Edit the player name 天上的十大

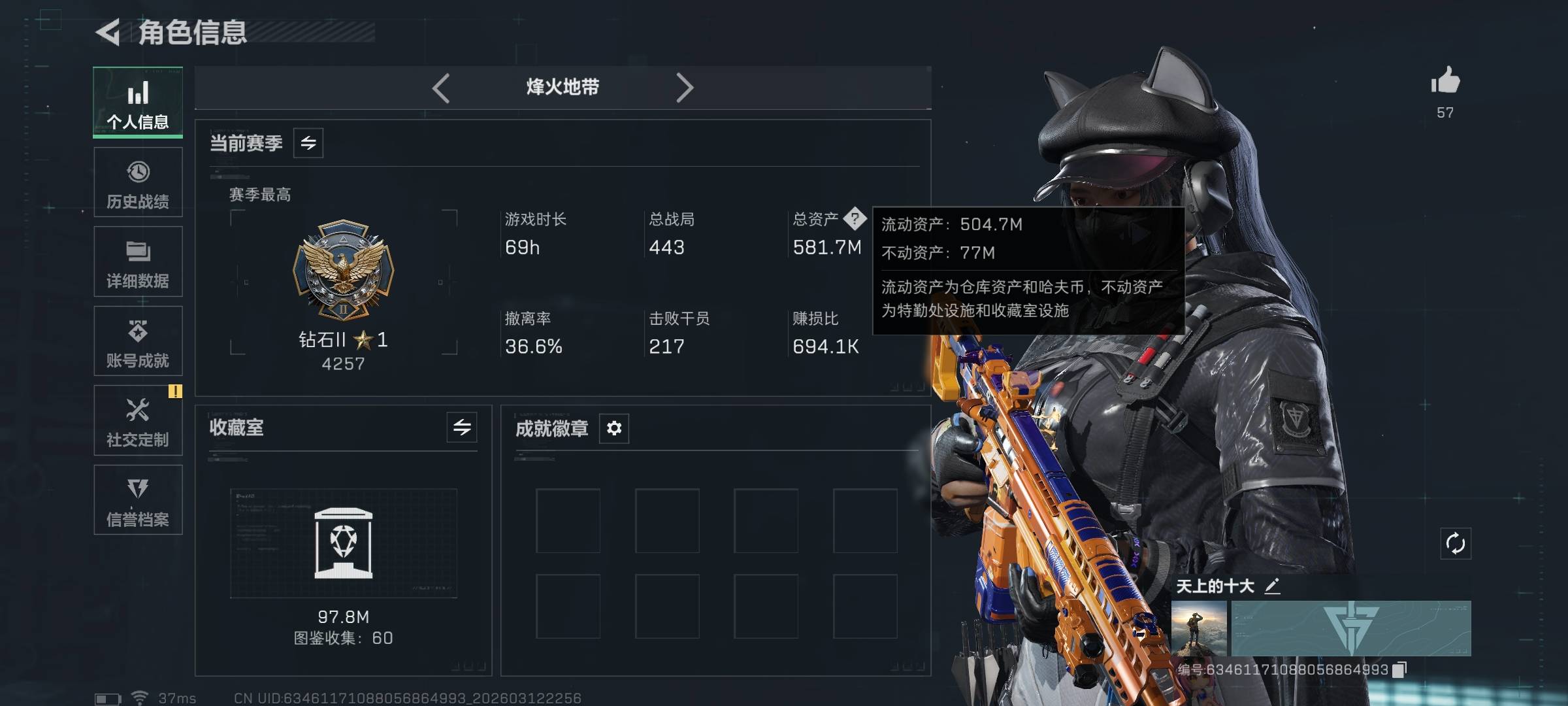(x=1272, y=586)
